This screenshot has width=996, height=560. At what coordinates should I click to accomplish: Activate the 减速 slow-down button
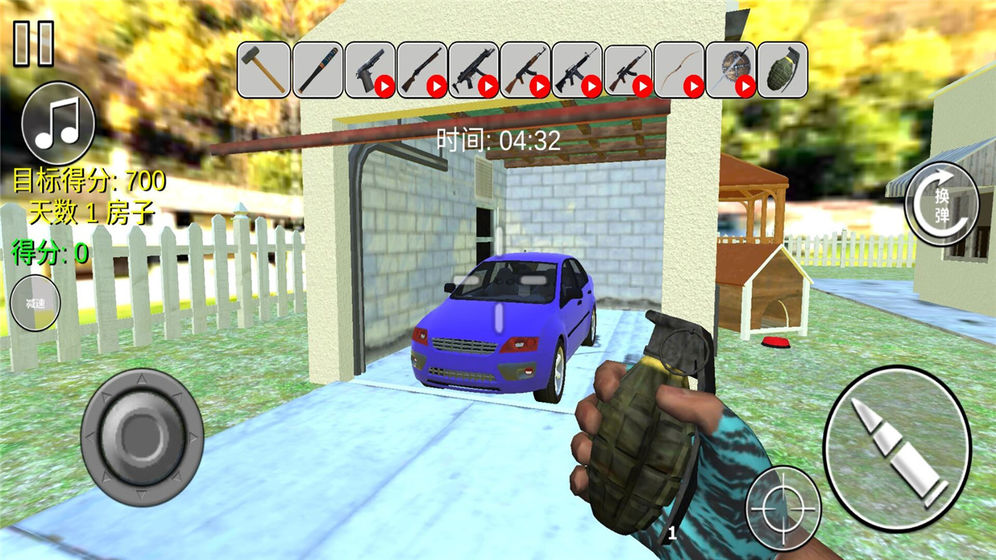click(x=35, y=304)
